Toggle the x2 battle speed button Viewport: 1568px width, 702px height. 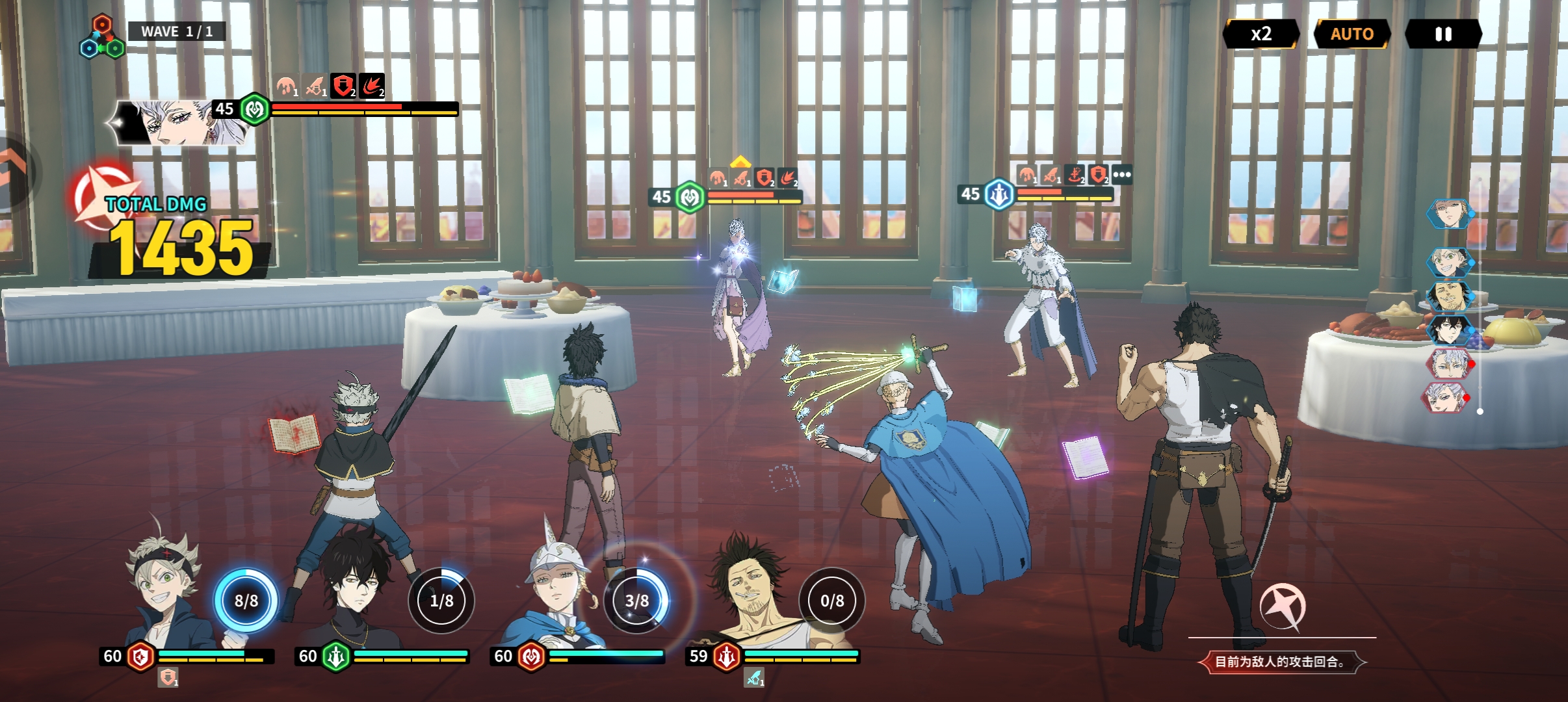[1261, 34]
